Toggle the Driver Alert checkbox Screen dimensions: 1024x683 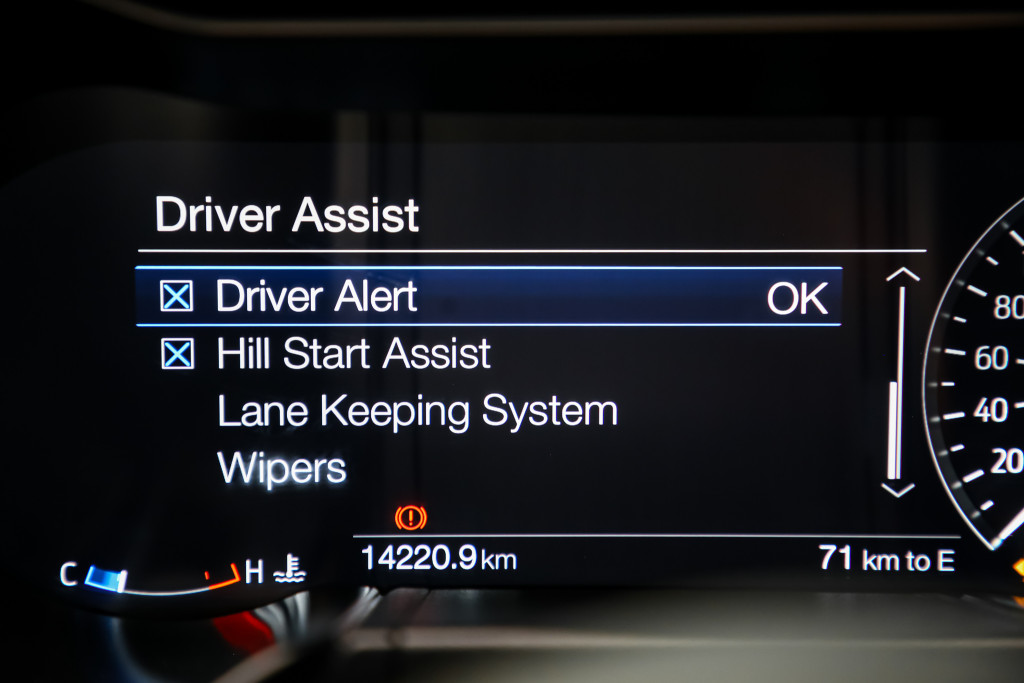[x=177, y=297]
